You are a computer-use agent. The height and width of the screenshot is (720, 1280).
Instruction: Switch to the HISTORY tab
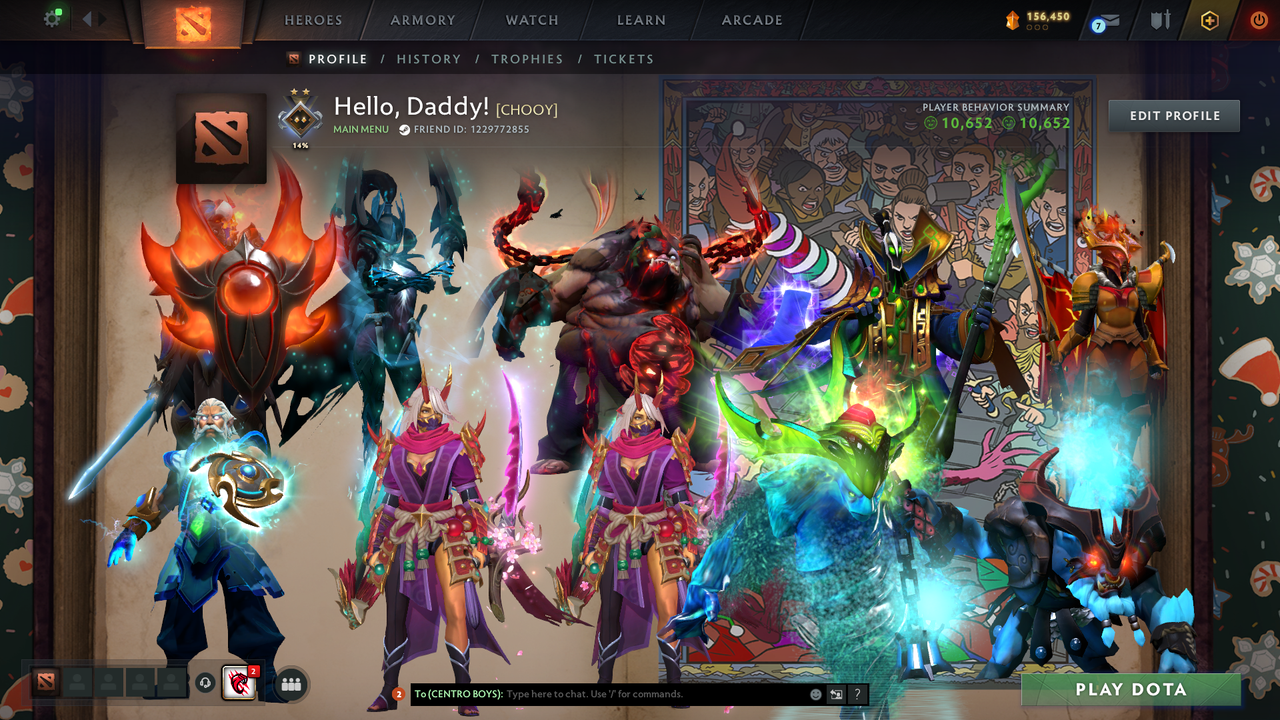(x=429, y=59)
